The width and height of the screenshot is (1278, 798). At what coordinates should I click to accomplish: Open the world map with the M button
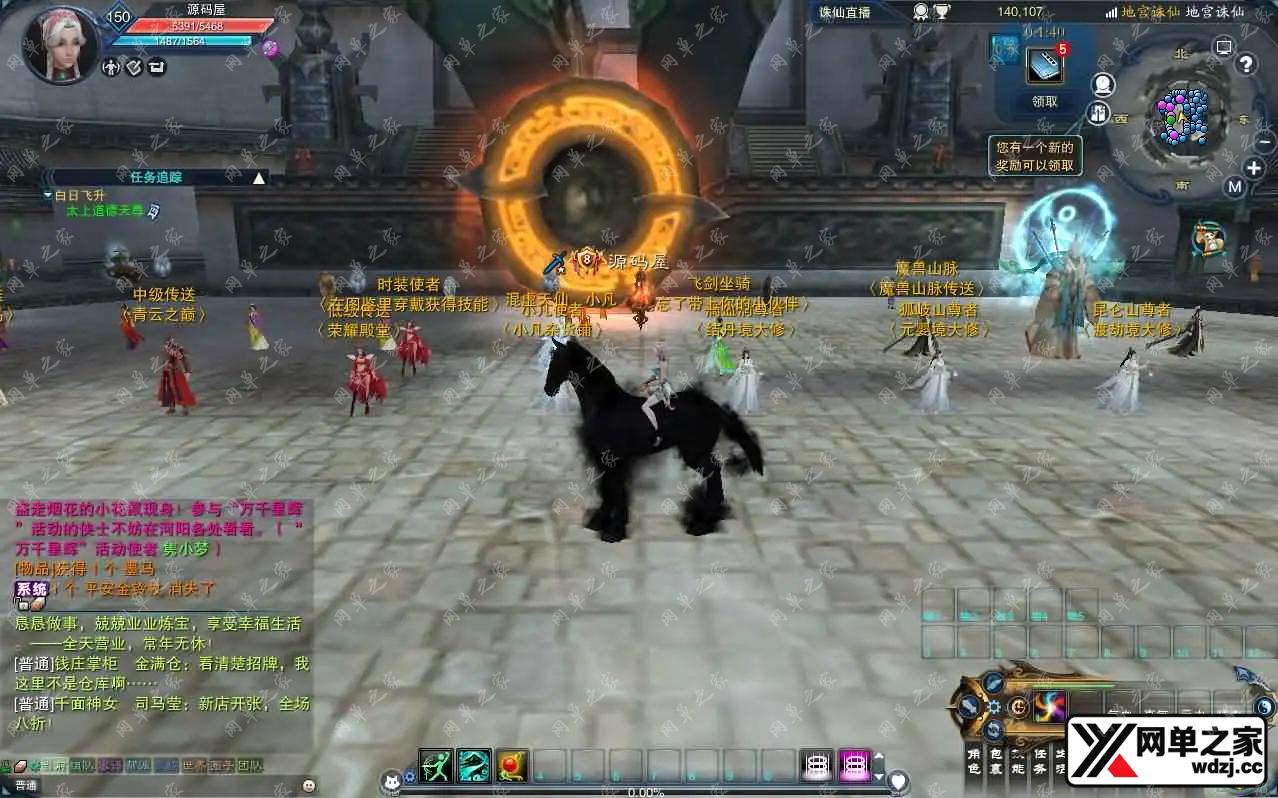[1235, 187]
